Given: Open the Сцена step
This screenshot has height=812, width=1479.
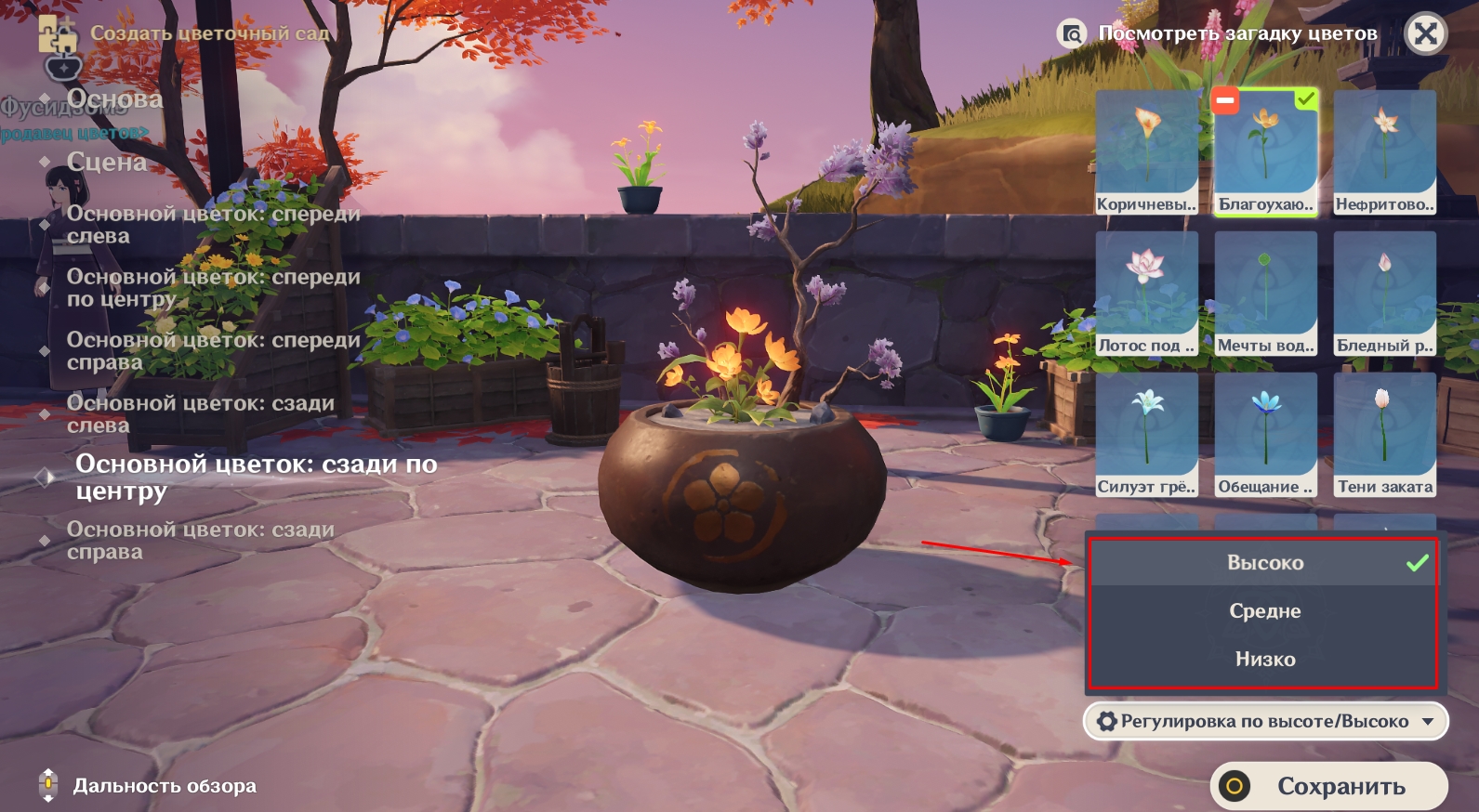Looking at the screenshot, I should [106, 163].
